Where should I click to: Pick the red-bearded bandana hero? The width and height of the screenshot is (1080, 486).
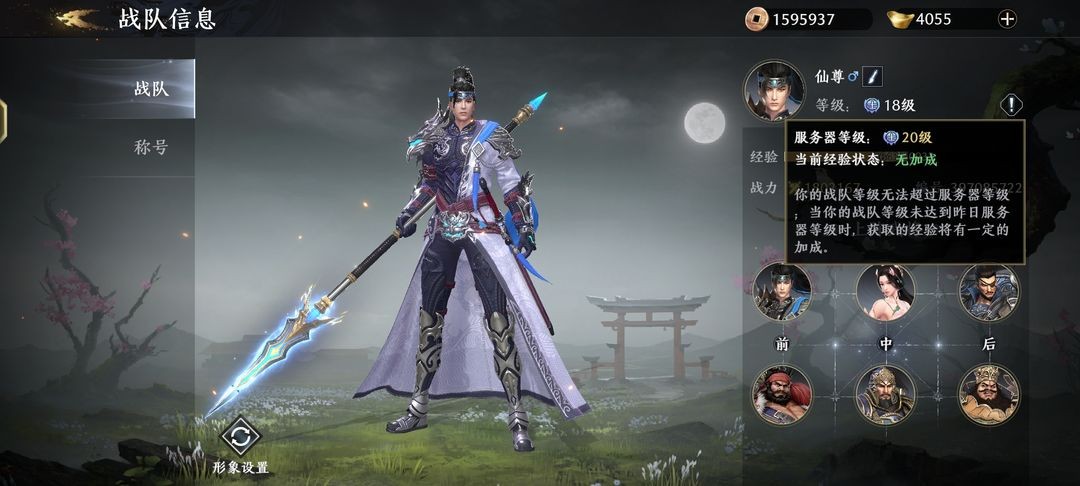click(782, 394)
